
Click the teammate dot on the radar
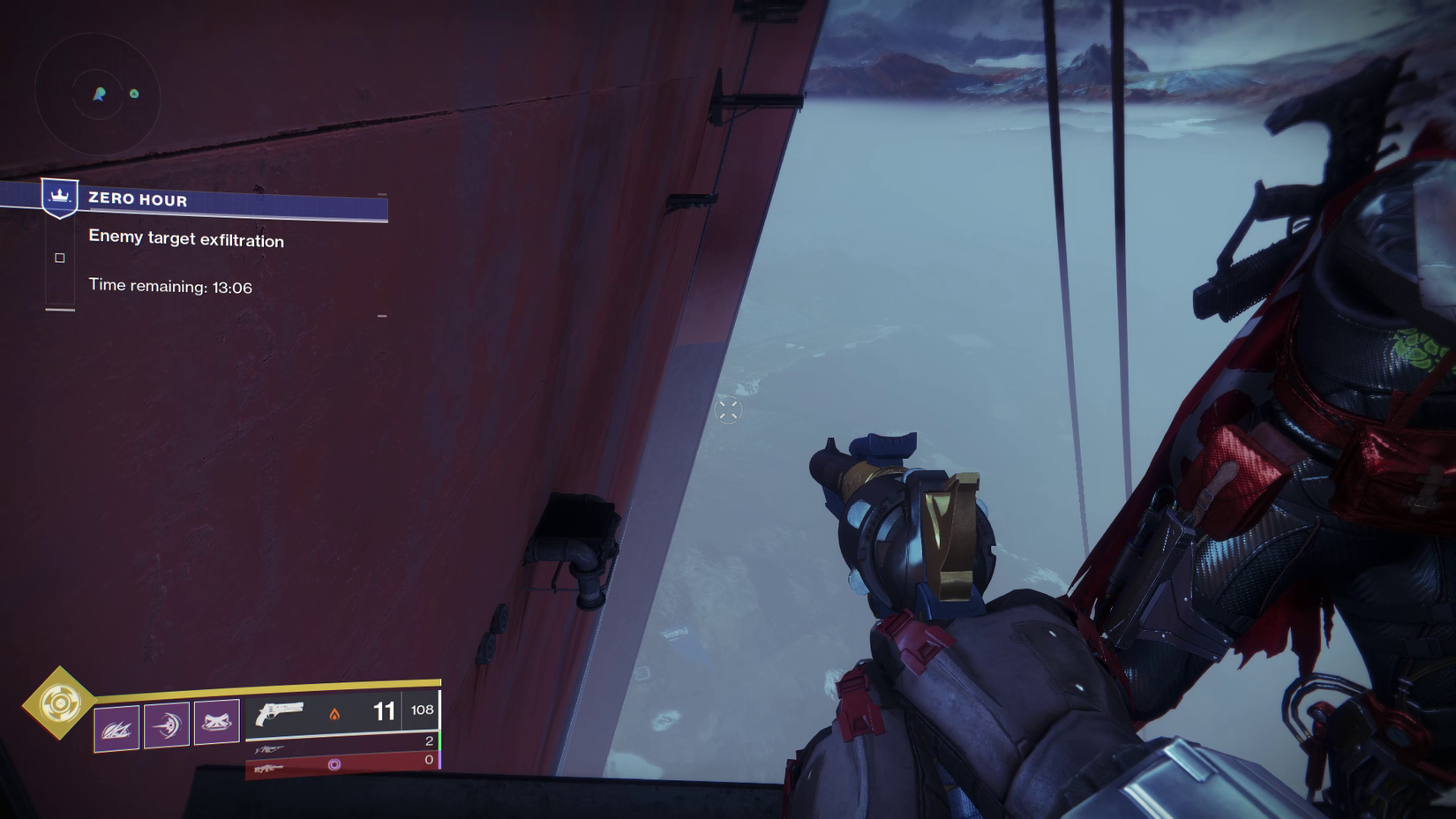pyautogui.click(x=134, y=94)
